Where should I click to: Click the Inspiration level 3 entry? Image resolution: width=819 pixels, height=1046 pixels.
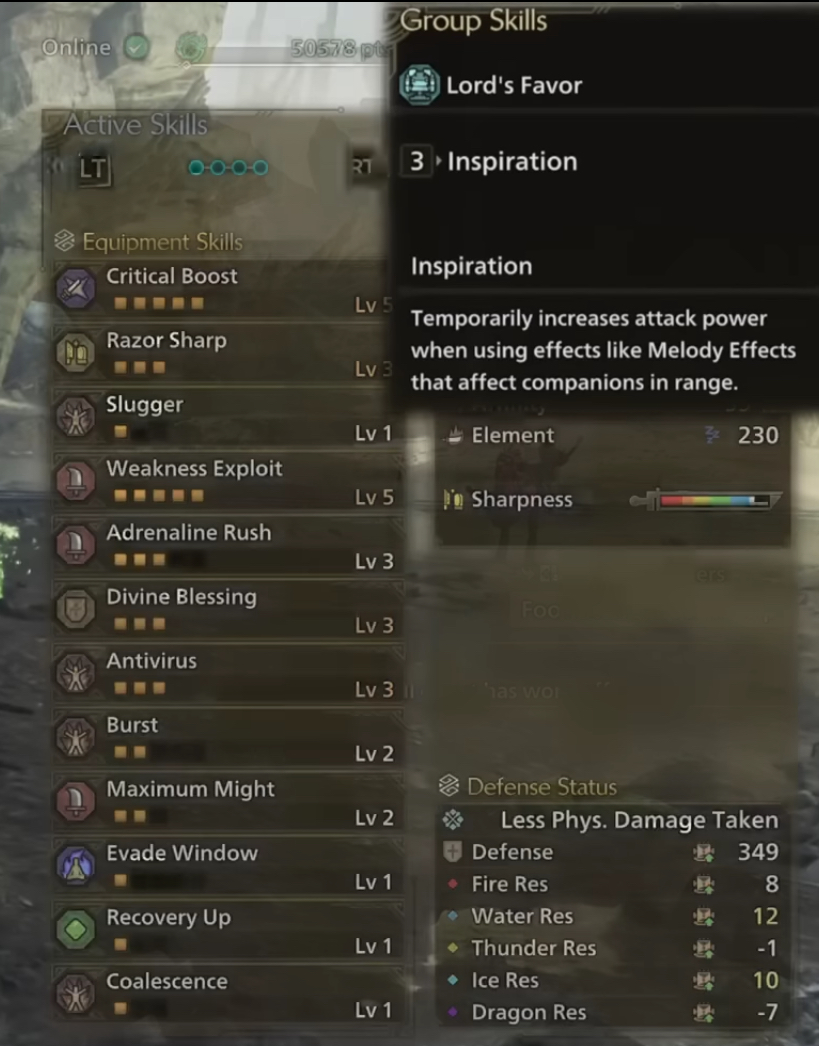coord(510,161)
